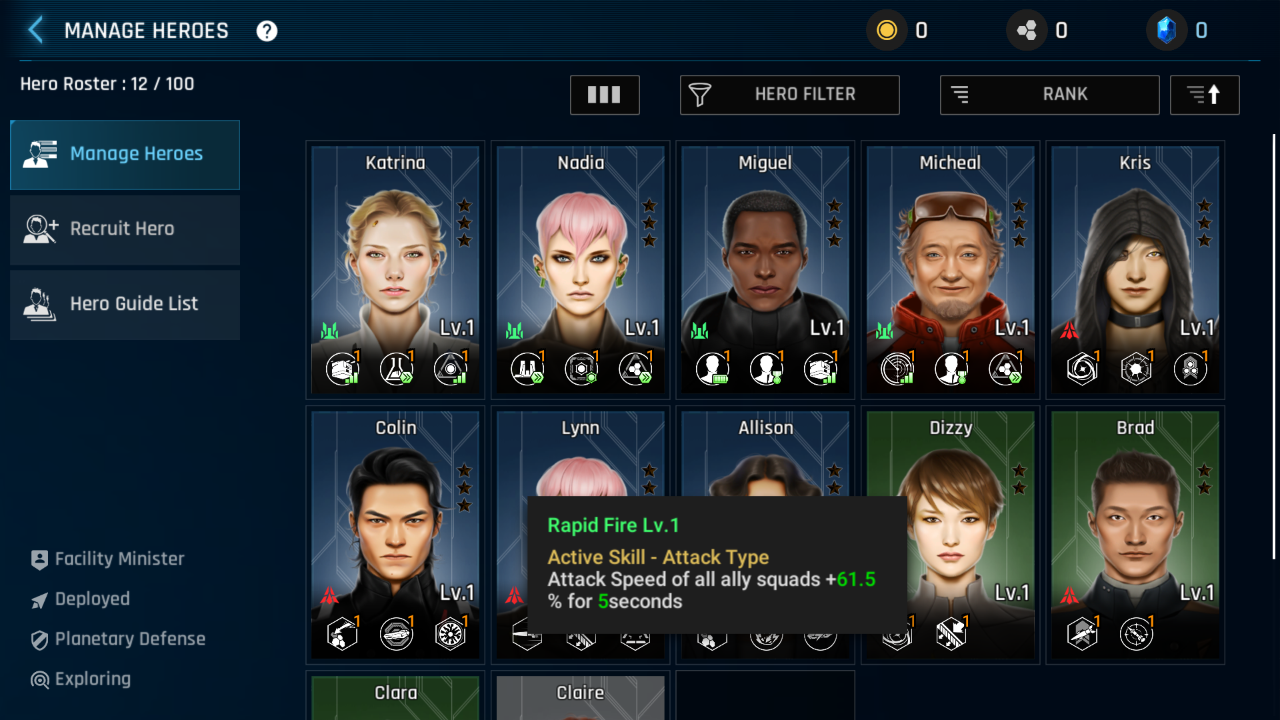Open the Hero Guide List tab

(125, 304)
